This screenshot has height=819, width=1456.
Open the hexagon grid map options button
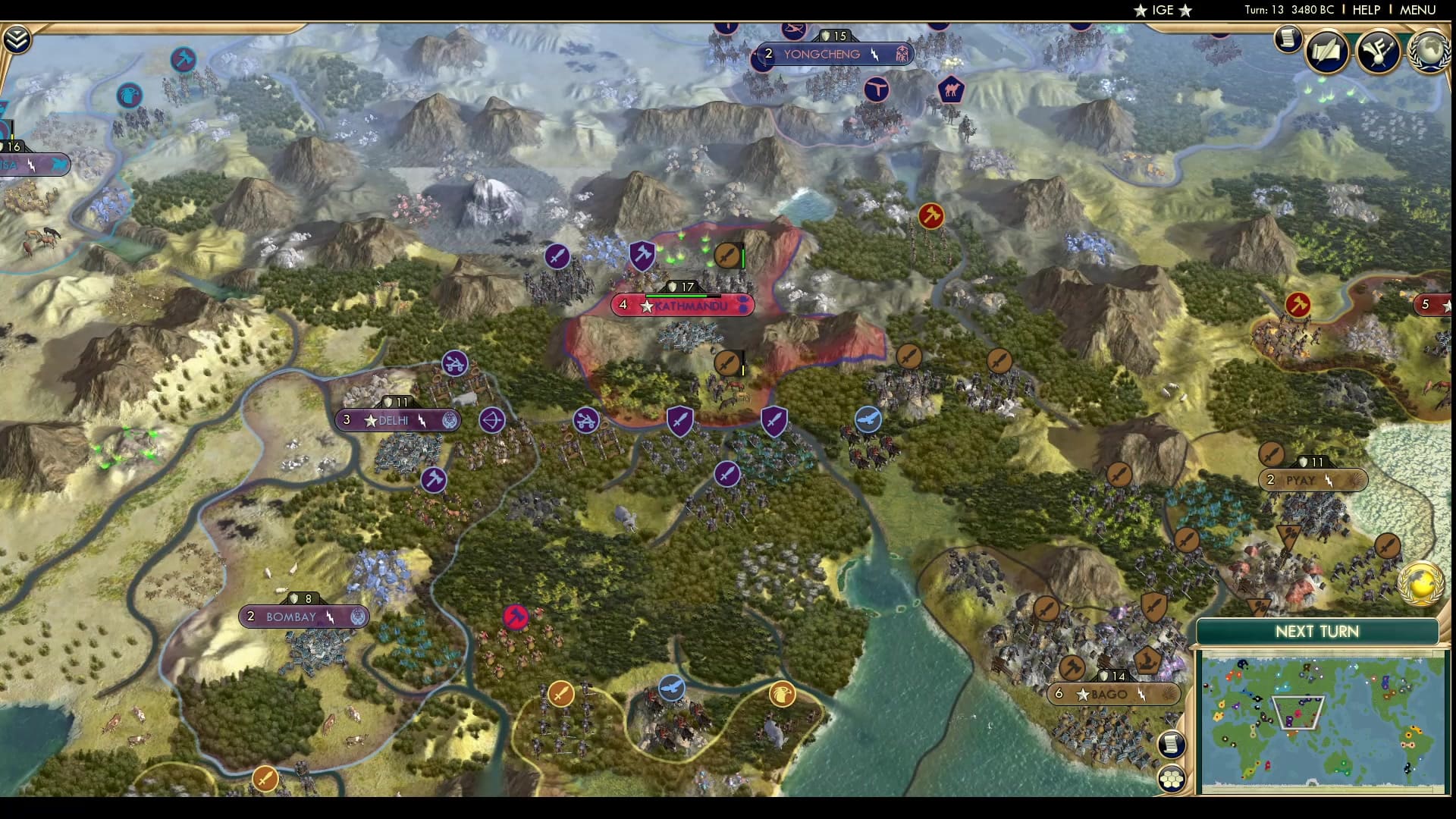pos(1171,778)
